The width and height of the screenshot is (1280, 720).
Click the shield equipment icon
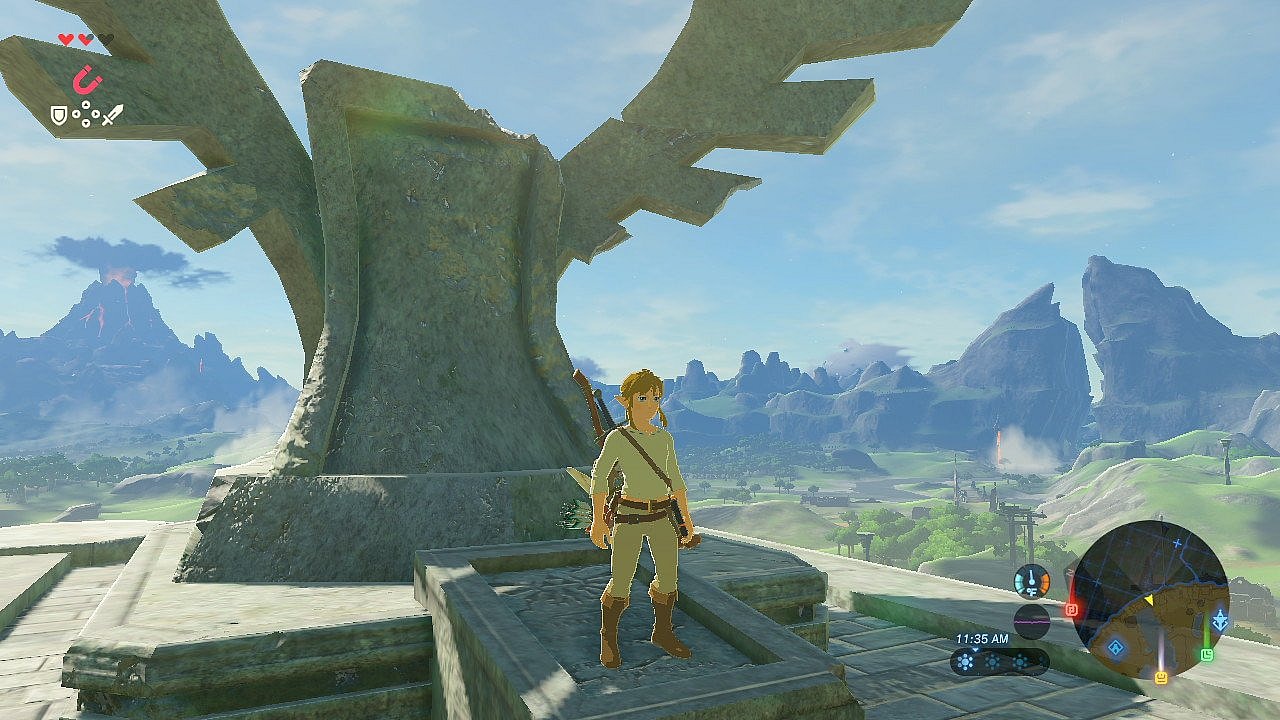[x=60, y=116]
